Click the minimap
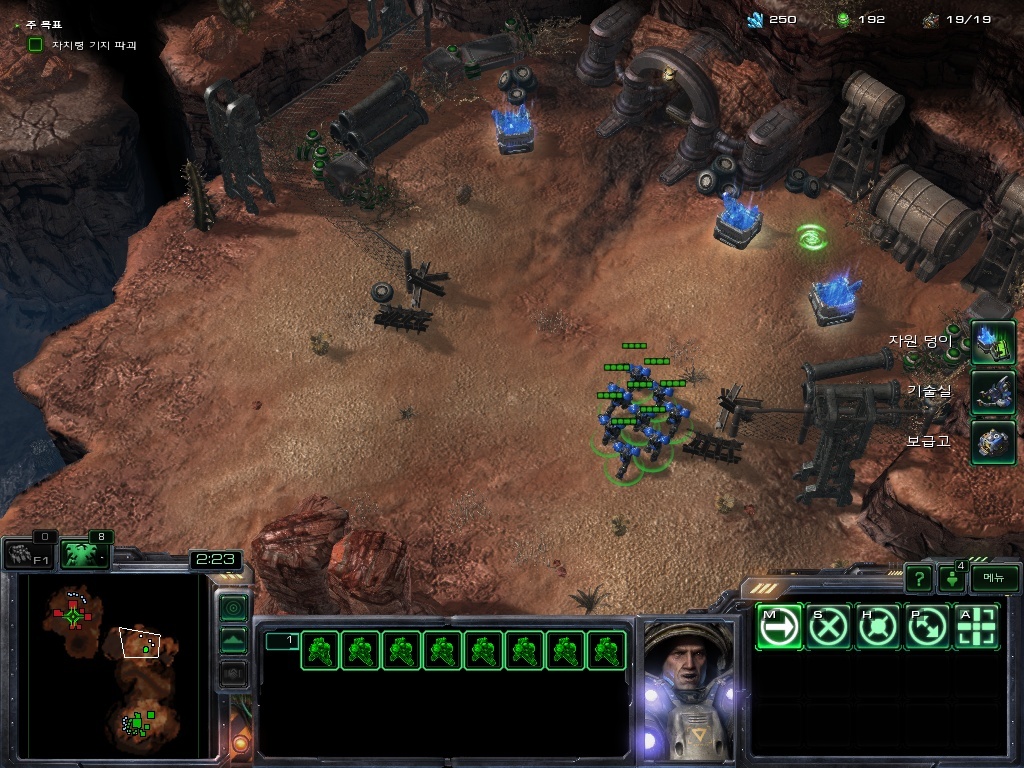This screenshot has width=1024, height=768. point(110,665)
